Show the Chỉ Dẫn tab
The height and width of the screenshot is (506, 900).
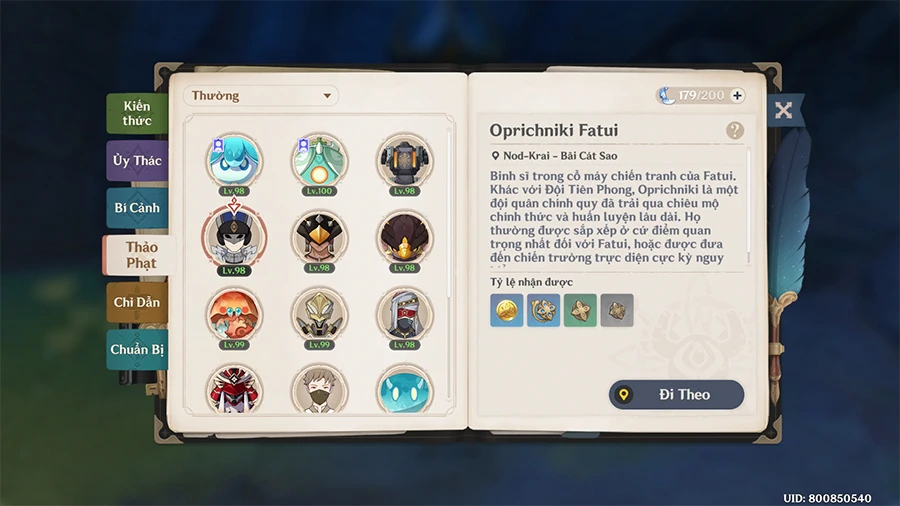[x=137, y=302]
